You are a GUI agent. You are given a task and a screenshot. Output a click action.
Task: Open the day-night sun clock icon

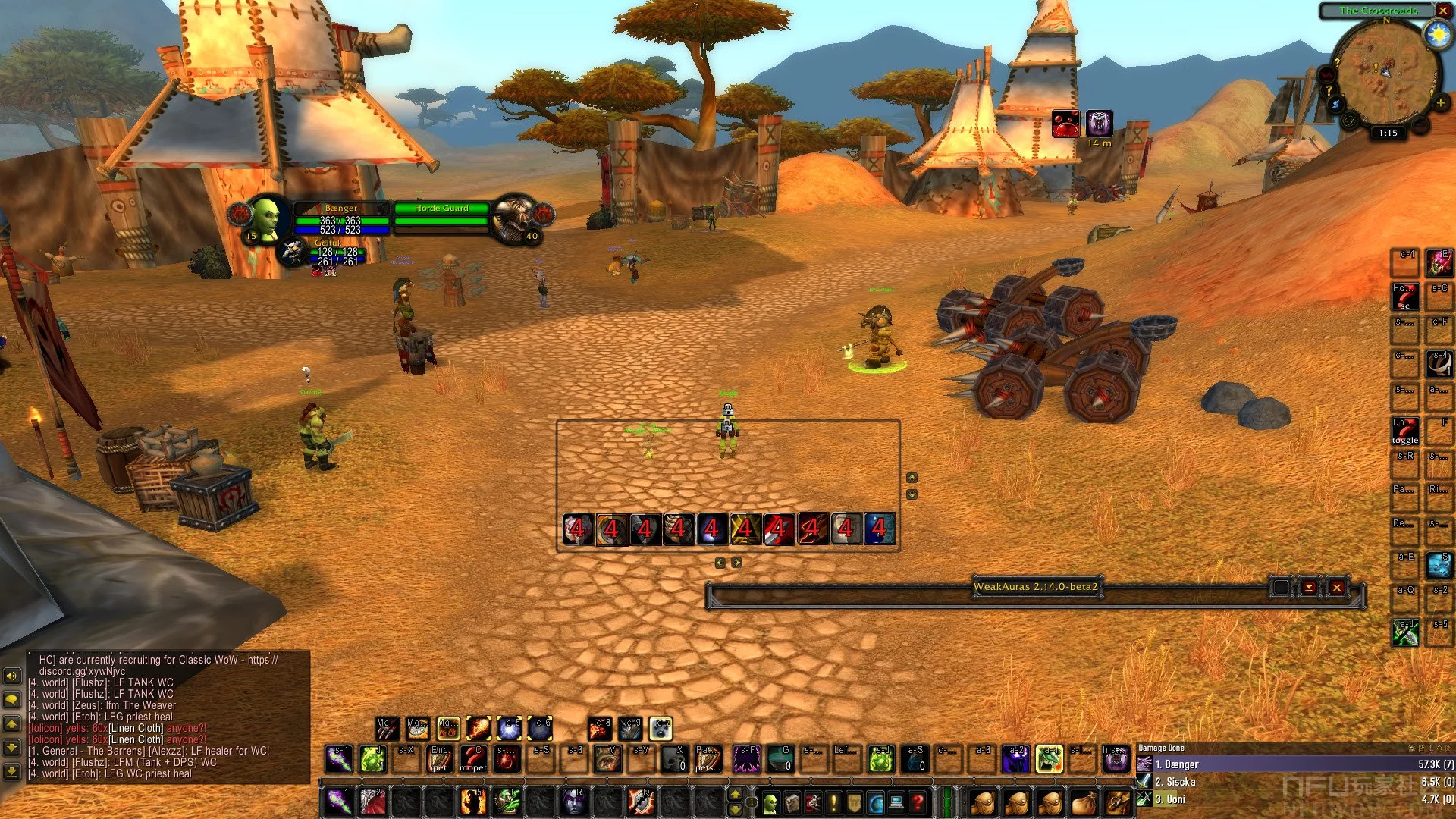1437,34
